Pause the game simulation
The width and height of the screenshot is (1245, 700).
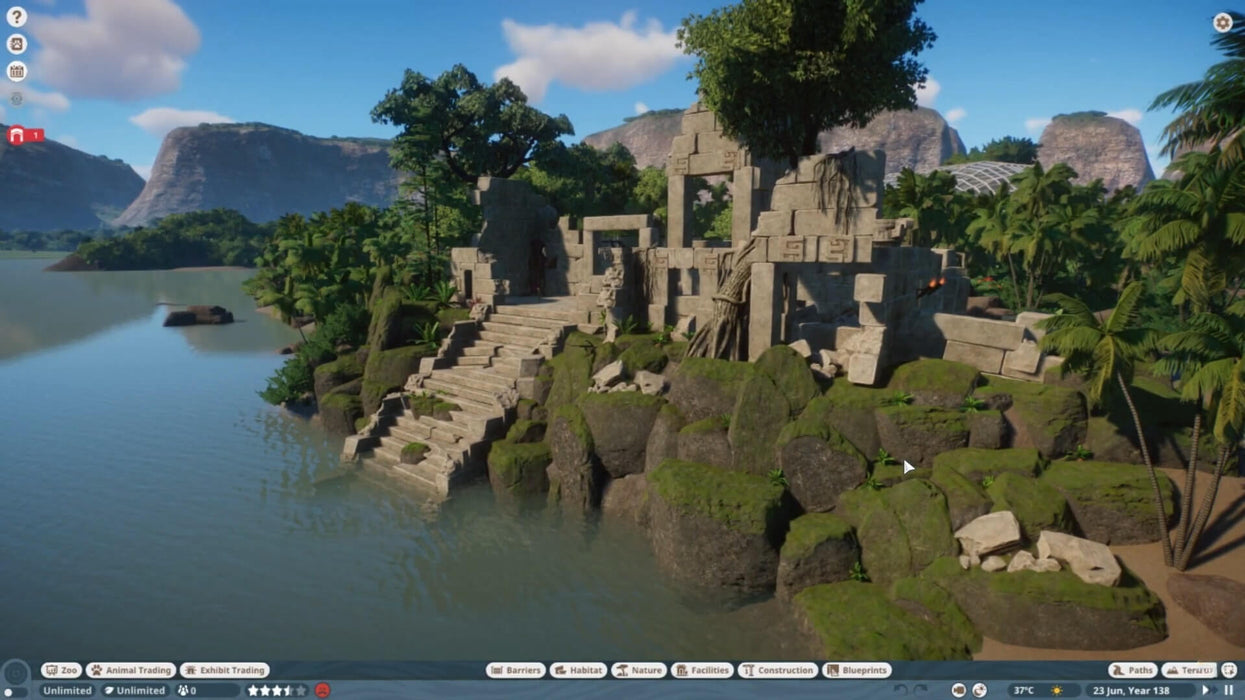click(x=1229, y=690)
